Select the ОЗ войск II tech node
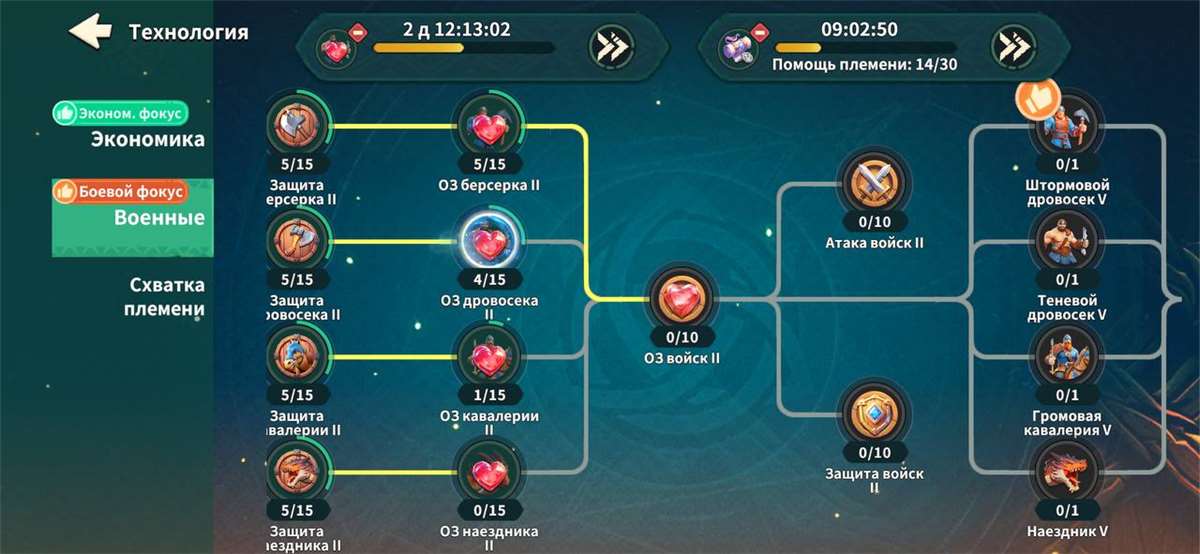This screenshot has height=554, width=1200. 684,299
